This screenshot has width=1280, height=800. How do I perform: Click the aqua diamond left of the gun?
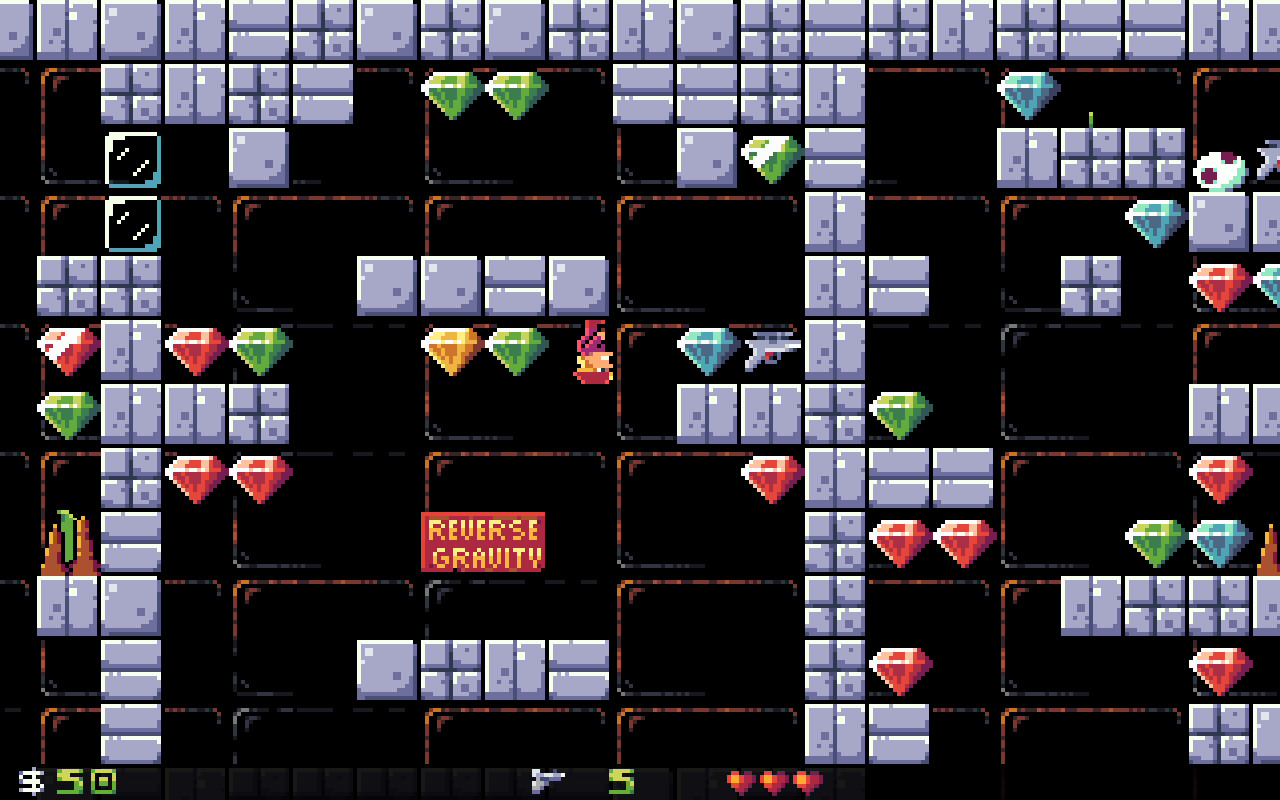pos(706,352)
